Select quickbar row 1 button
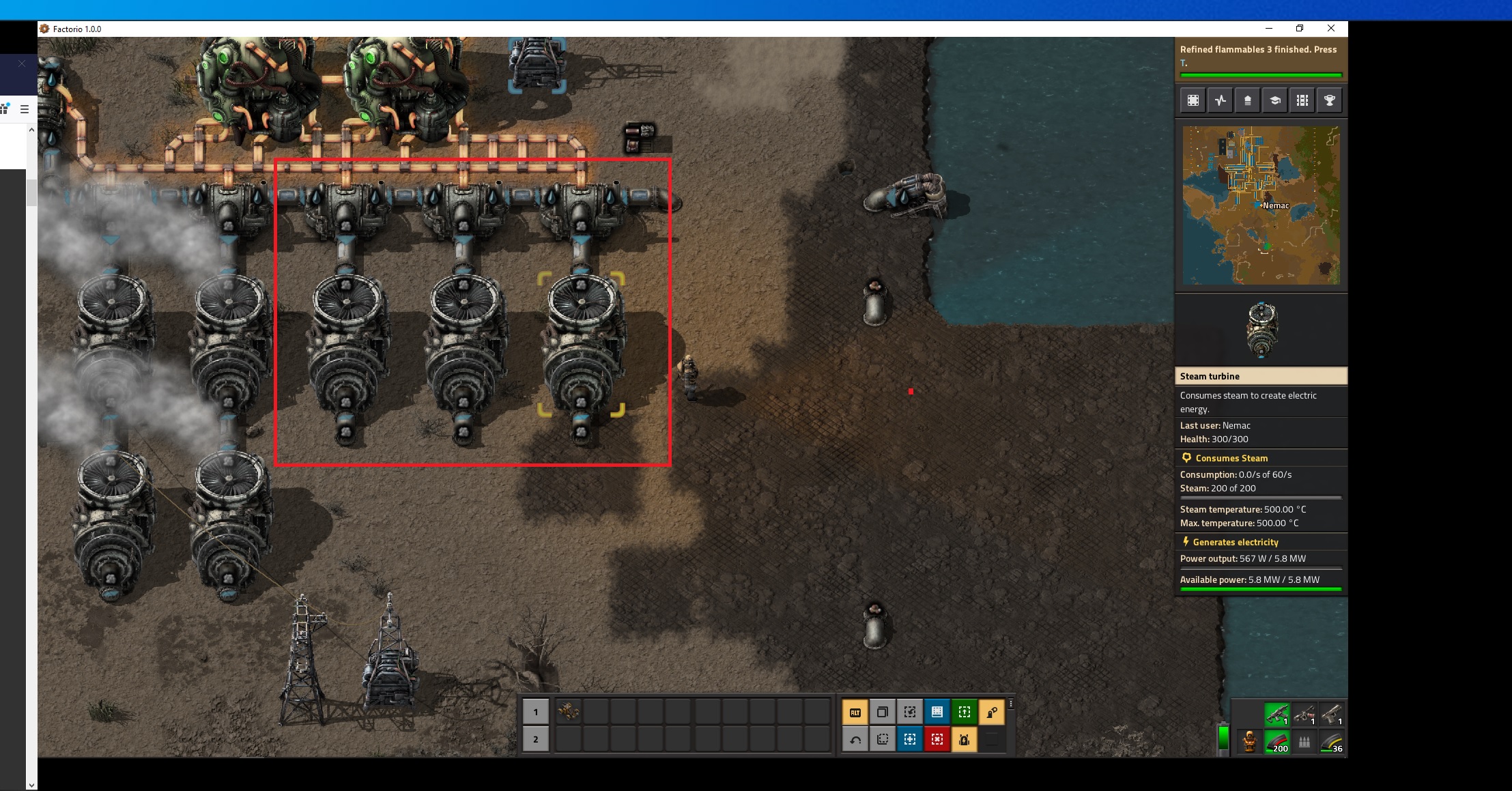1512x791 pixels. [536, 712]
